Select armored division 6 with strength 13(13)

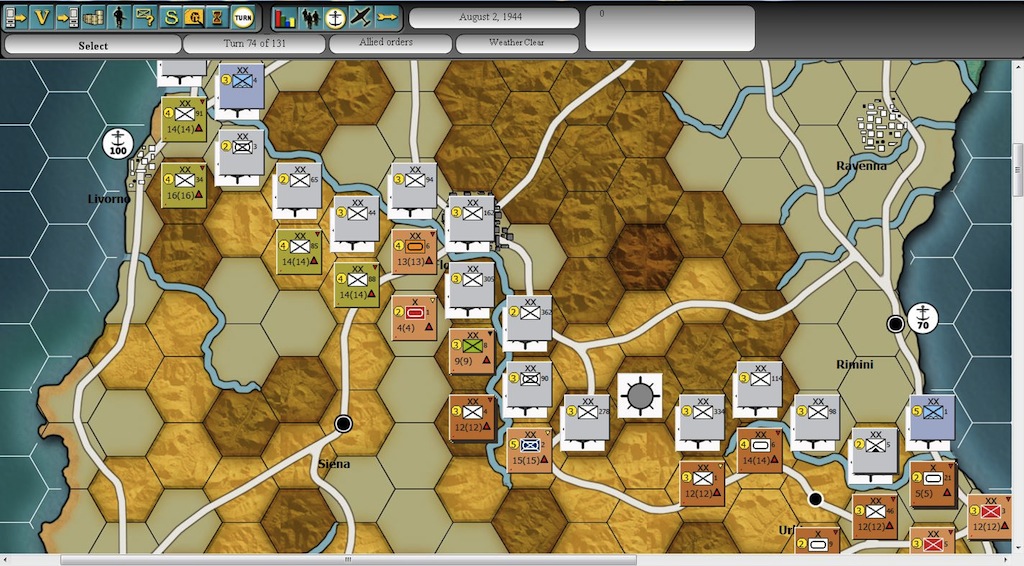[x=414, y=252]
